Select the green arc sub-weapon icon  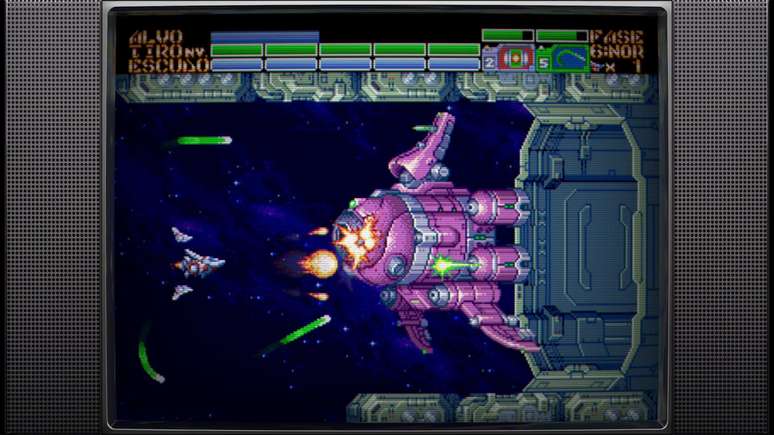(x=569, y=58)
